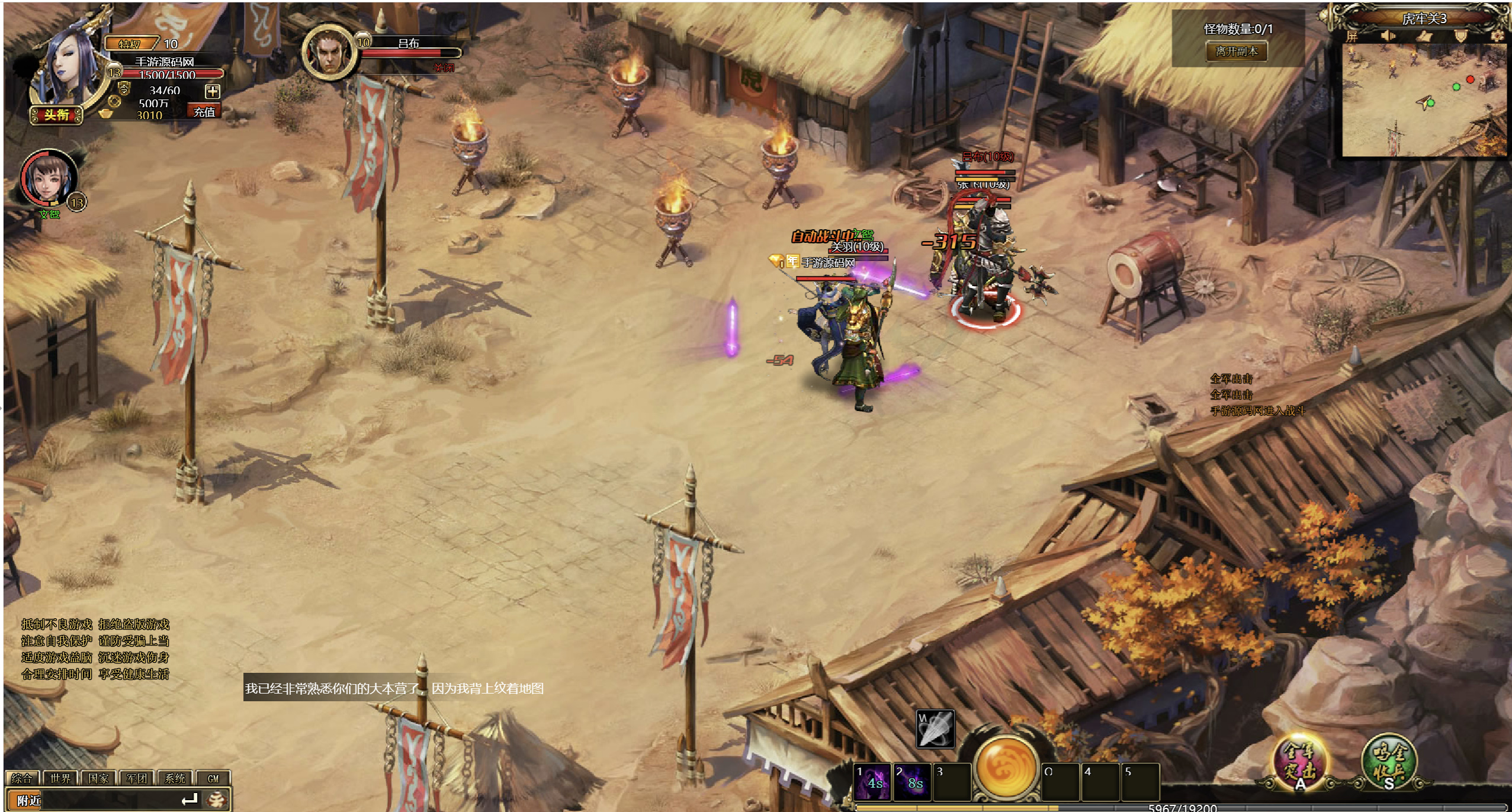Open the 特权 privilege panel
This screenshot has width=1512, height=812.
pos(130,44)
